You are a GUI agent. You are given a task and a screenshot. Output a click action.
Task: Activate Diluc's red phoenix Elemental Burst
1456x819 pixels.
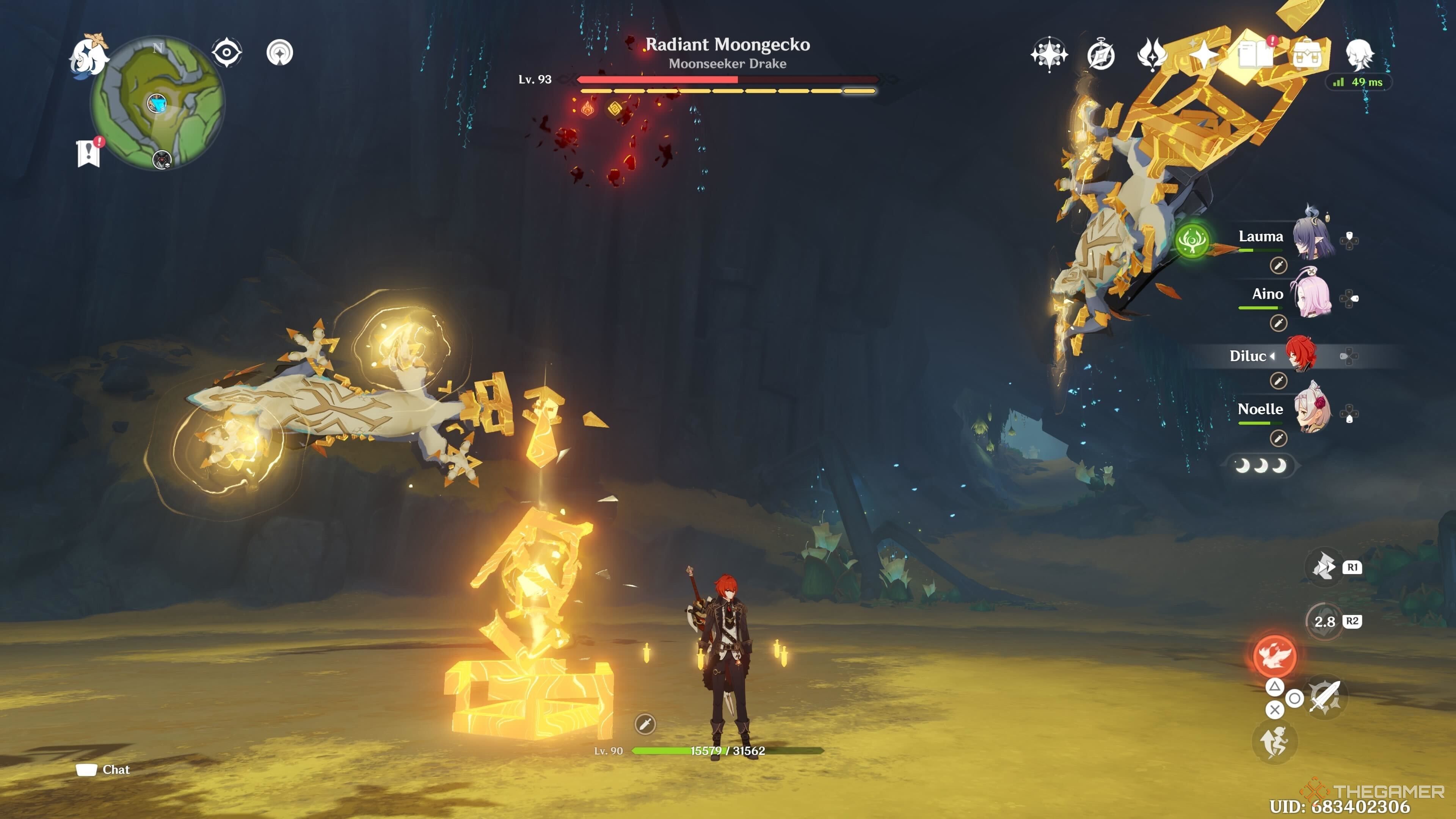1274,656
